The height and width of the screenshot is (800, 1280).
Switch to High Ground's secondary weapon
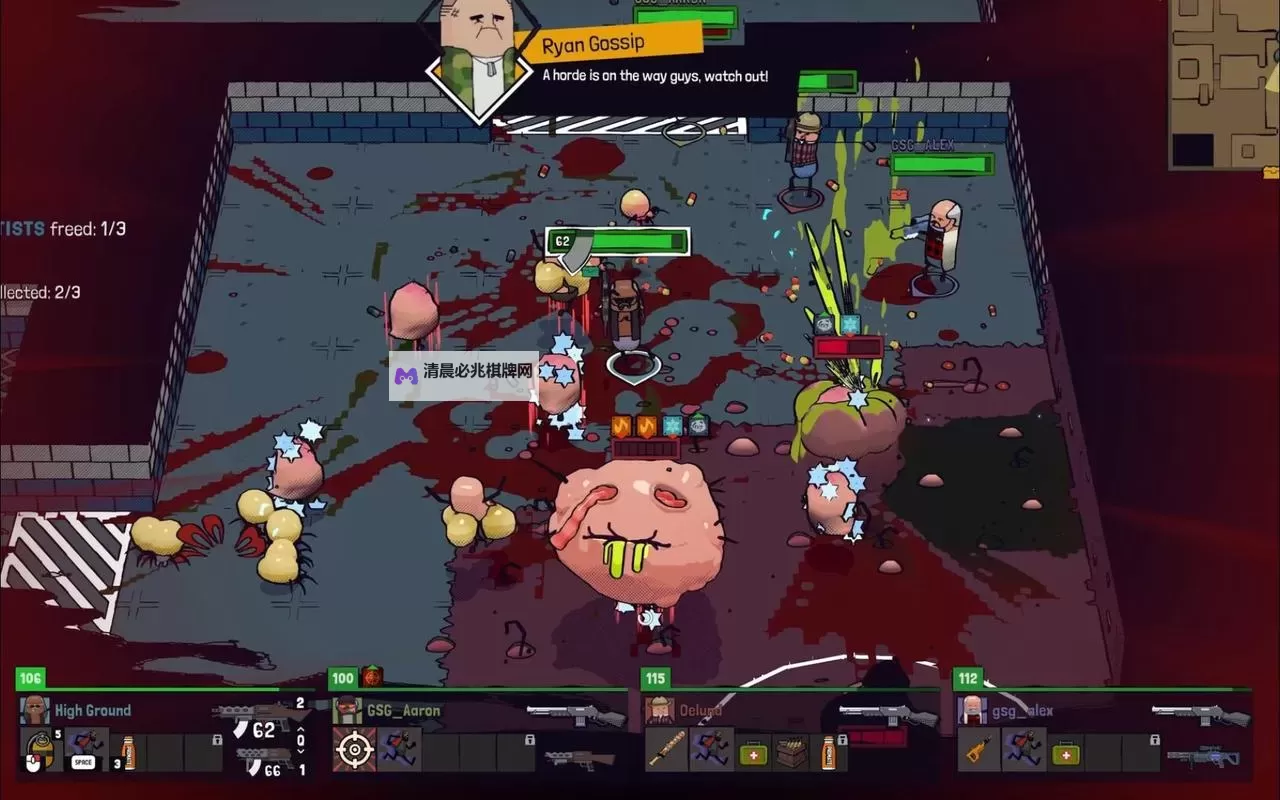click(x=265, y=758)
